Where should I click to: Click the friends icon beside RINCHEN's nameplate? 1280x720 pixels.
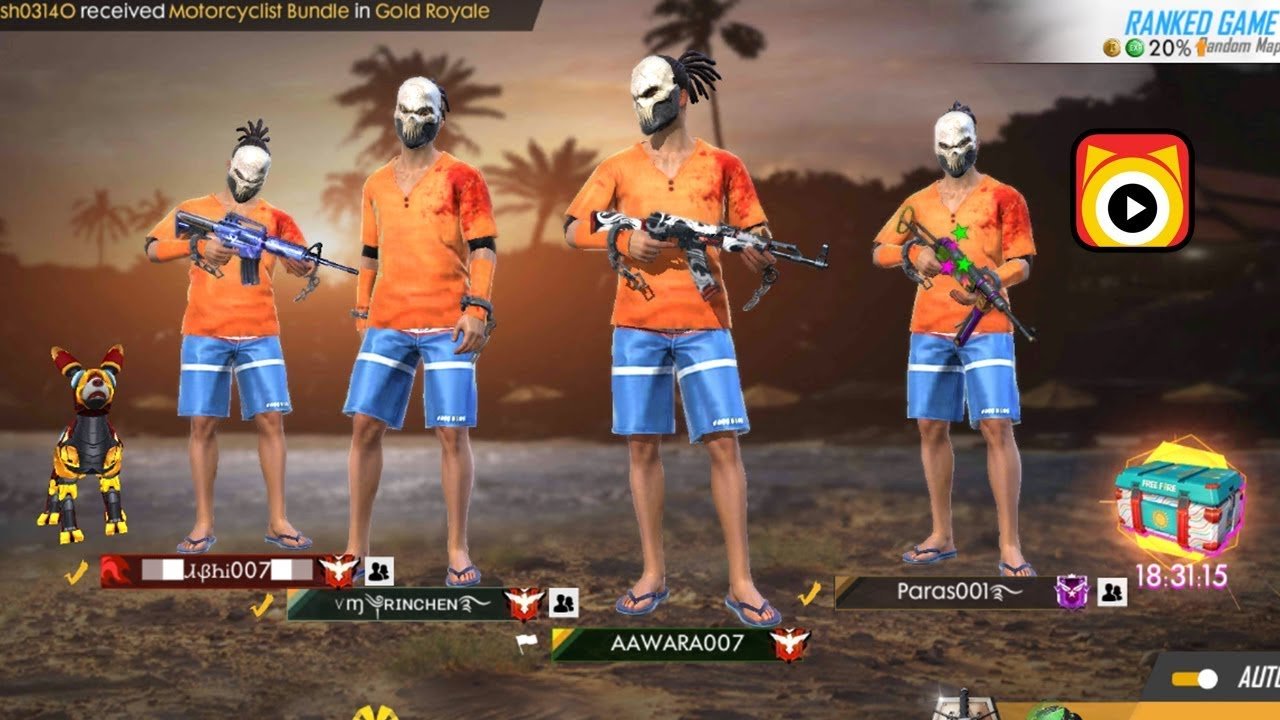563,603
